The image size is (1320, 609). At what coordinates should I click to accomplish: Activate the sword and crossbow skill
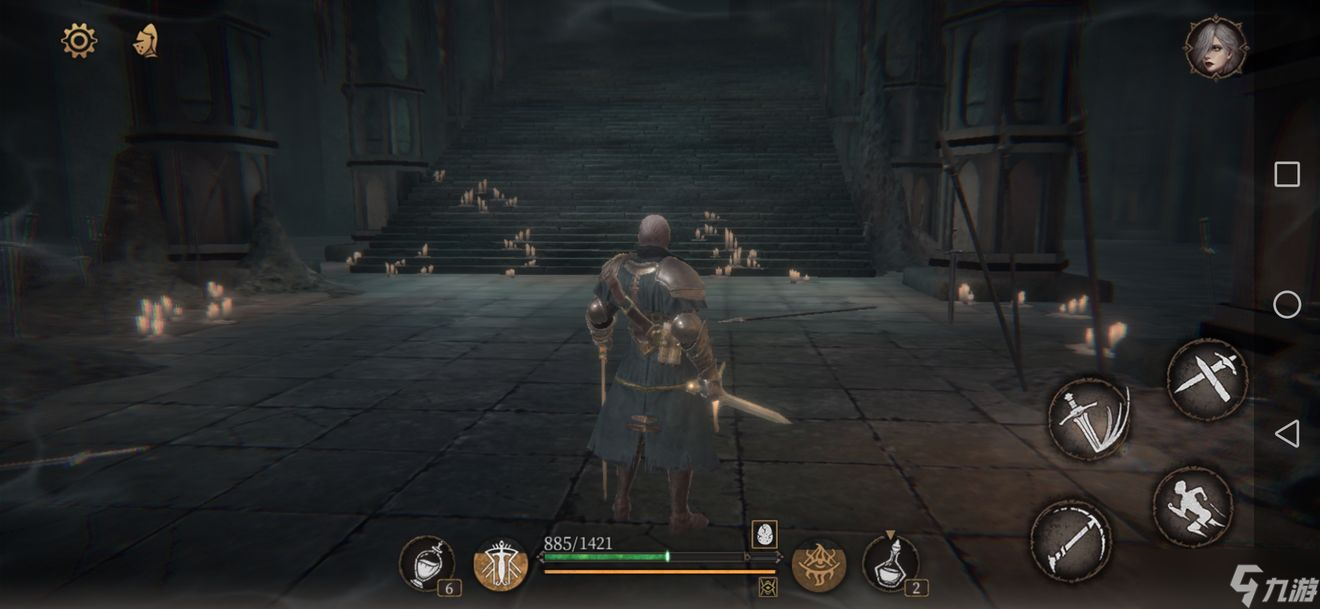click(x=500, y=565)
